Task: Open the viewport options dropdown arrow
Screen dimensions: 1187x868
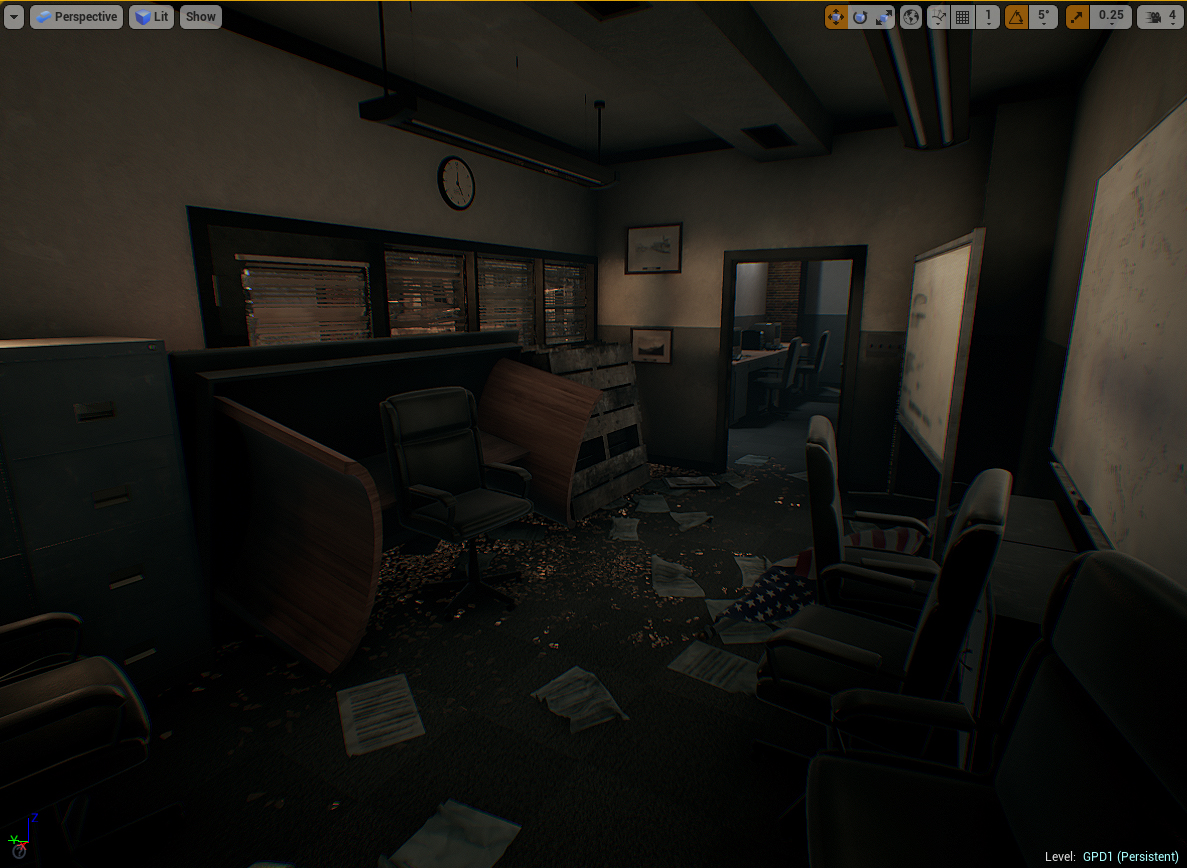Action: tap(14, 17)
